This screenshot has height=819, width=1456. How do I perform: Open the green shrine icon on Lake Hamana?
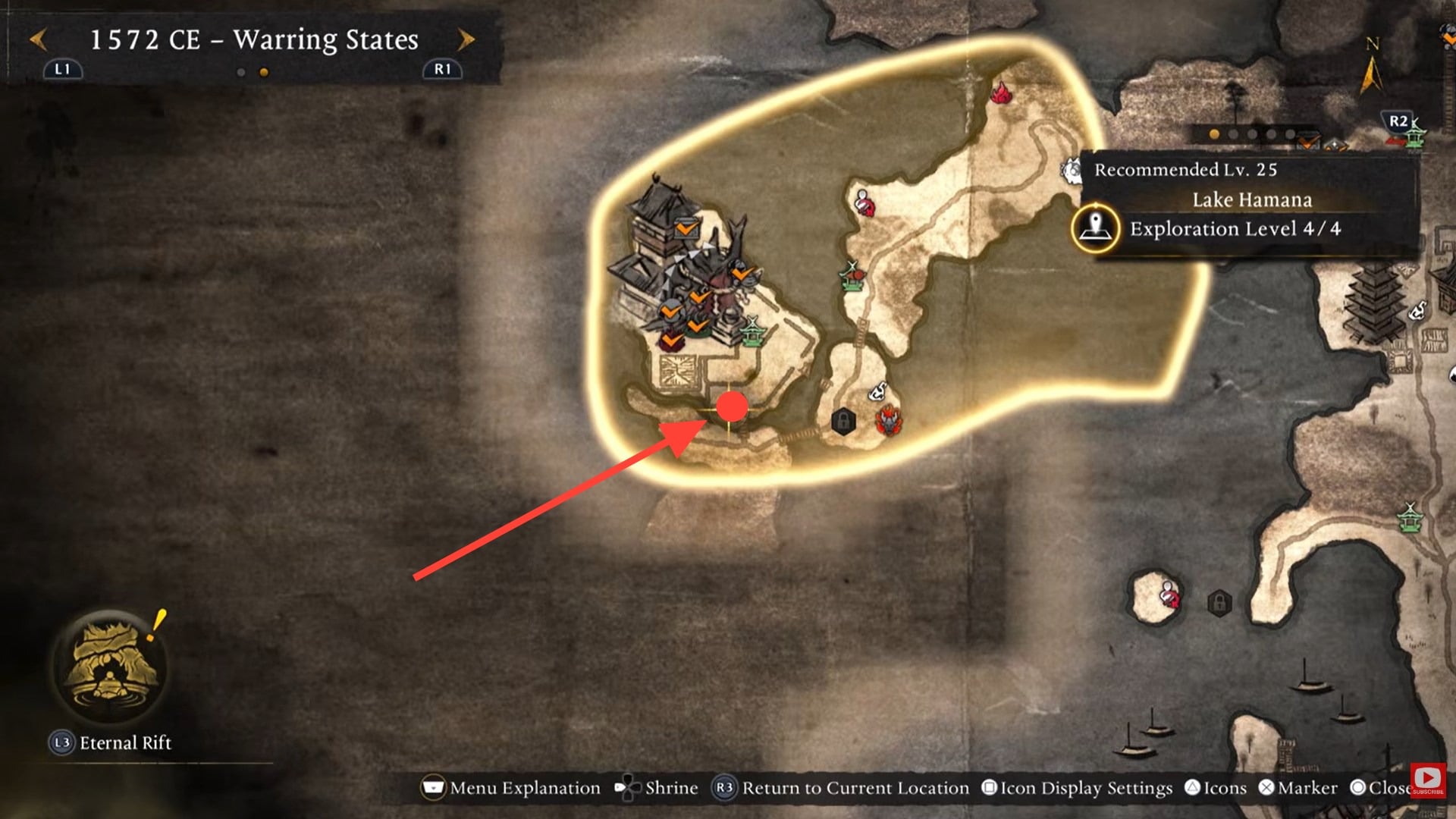point(754,330)
